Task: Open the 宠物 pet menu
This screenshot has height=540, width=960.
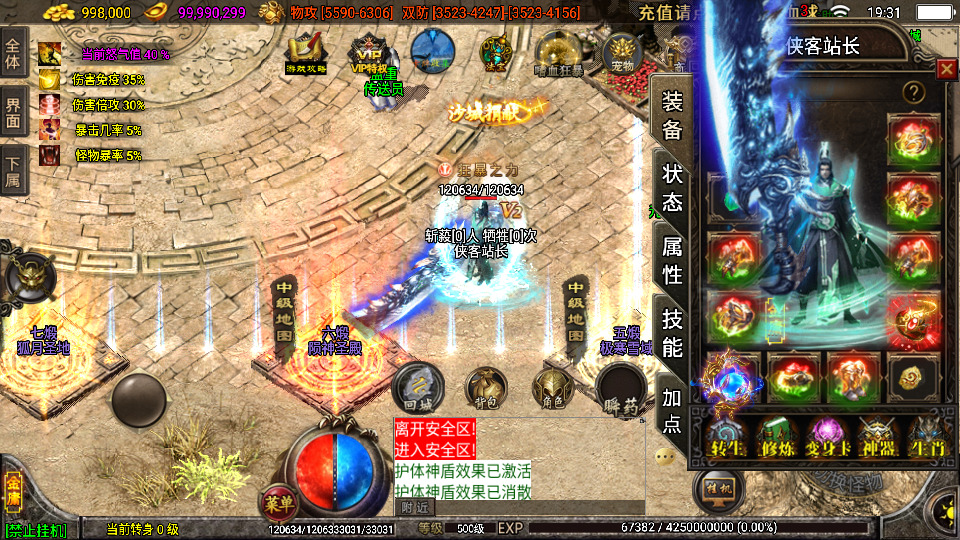Action: [x=623, y=52]
